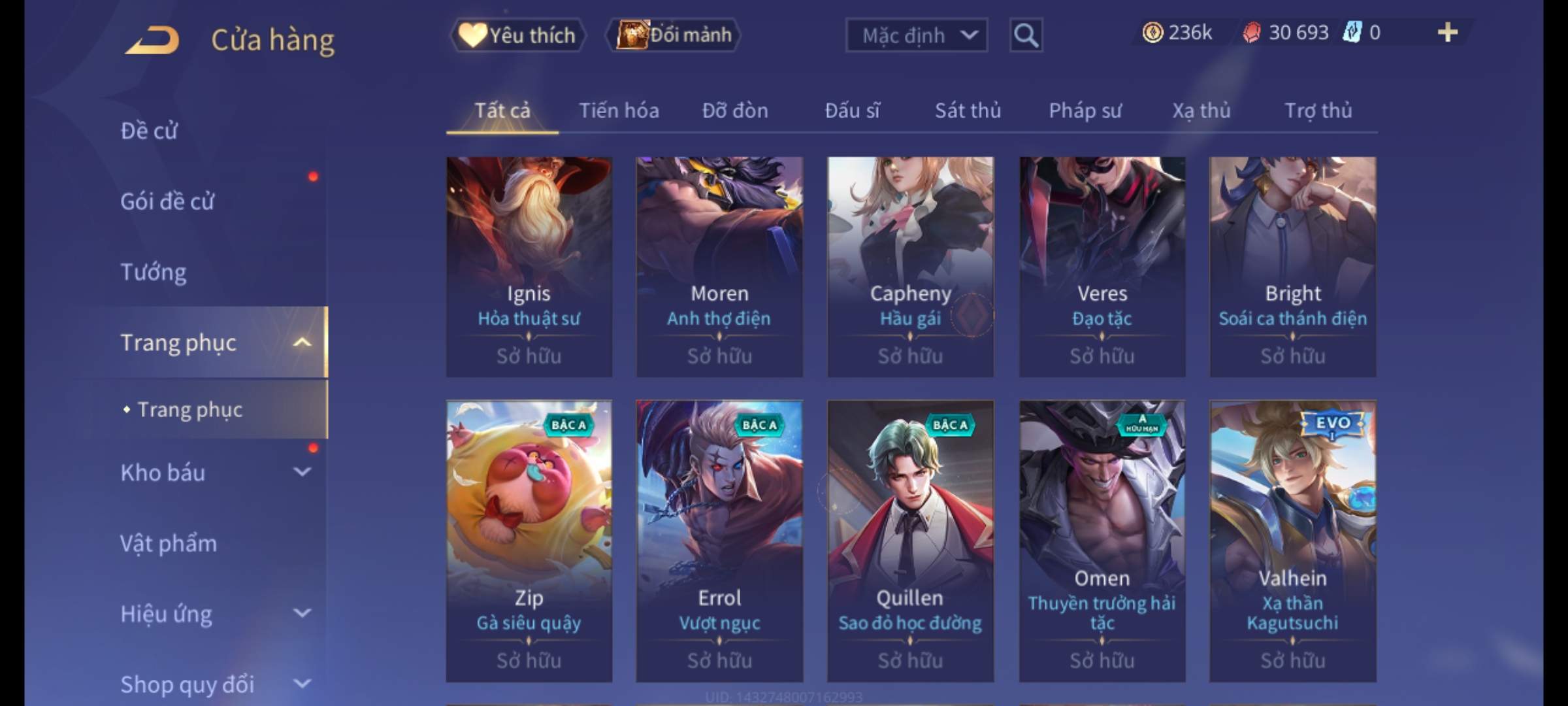Open the Đổi mảnh exchange

674,35
